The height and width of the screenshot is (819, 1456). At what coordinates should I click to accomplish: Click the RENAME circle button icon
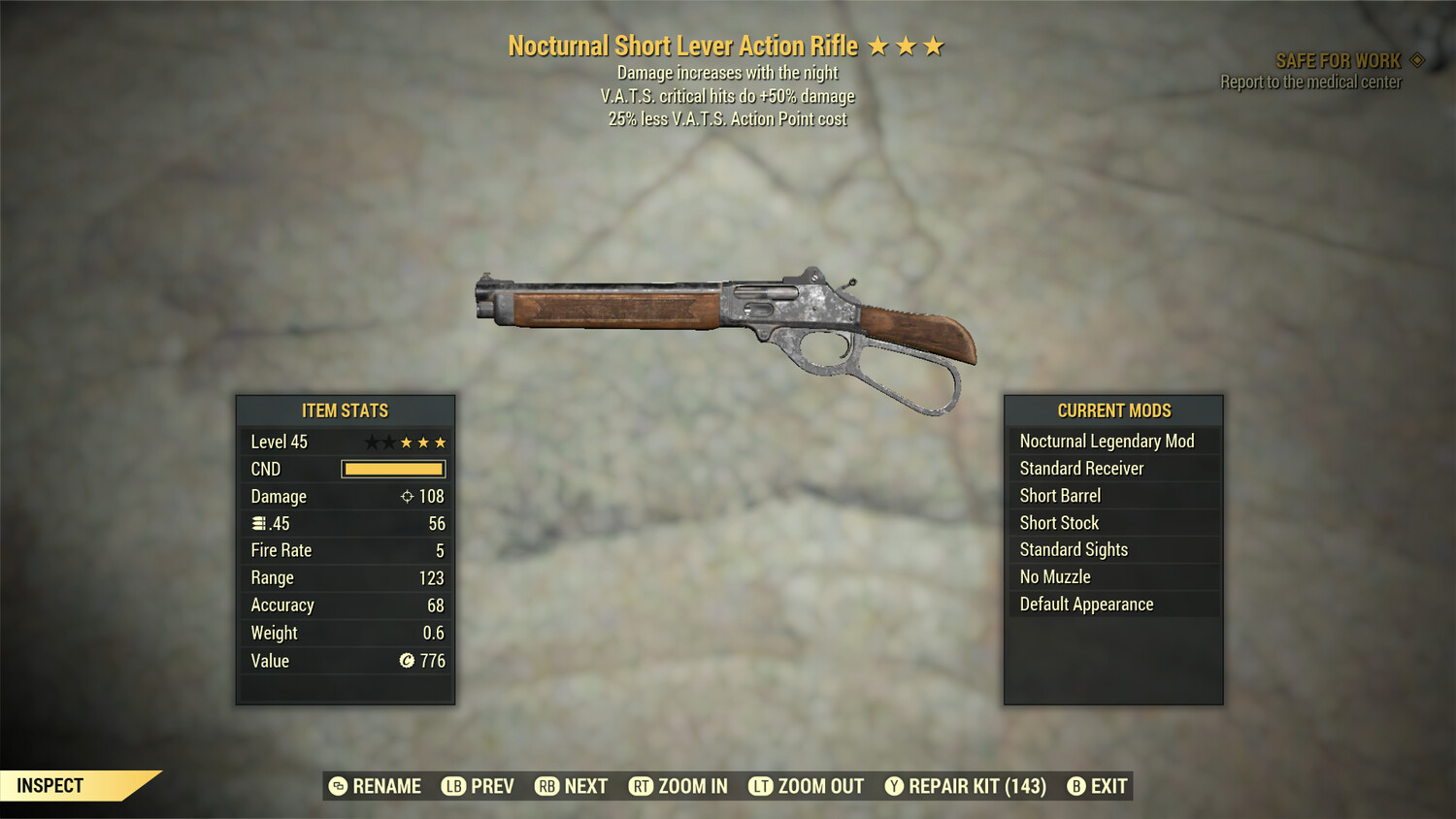click(x=338, y=786)
